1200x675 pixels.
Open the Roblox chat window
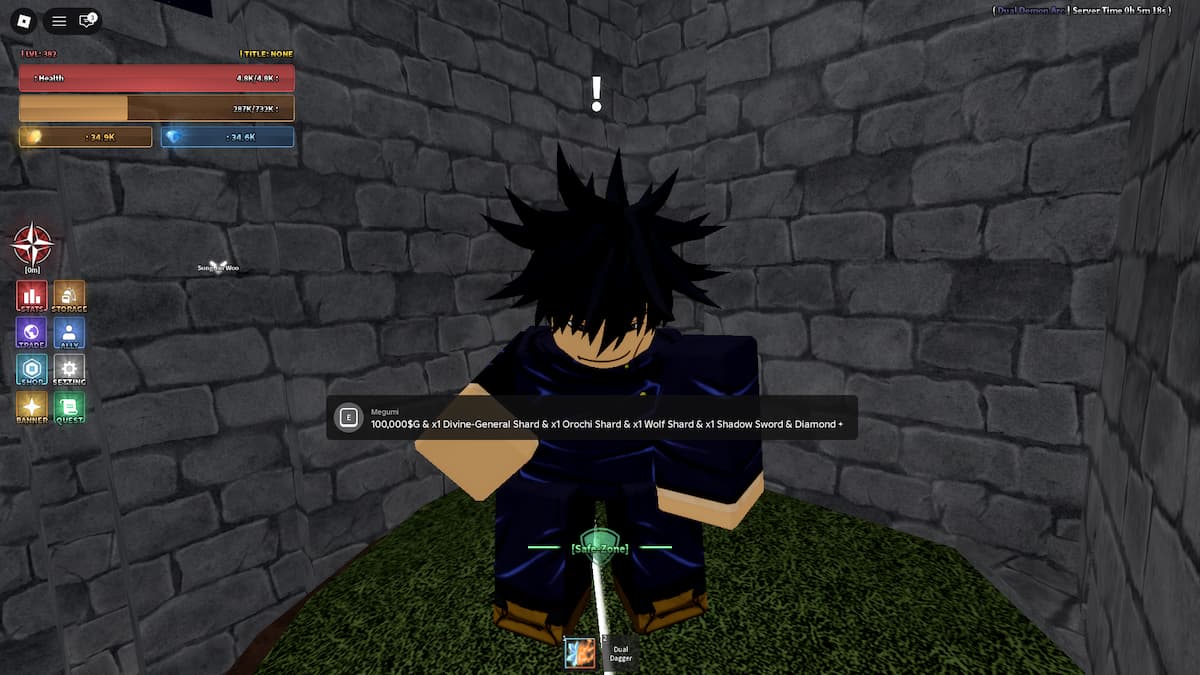point(87,20)
